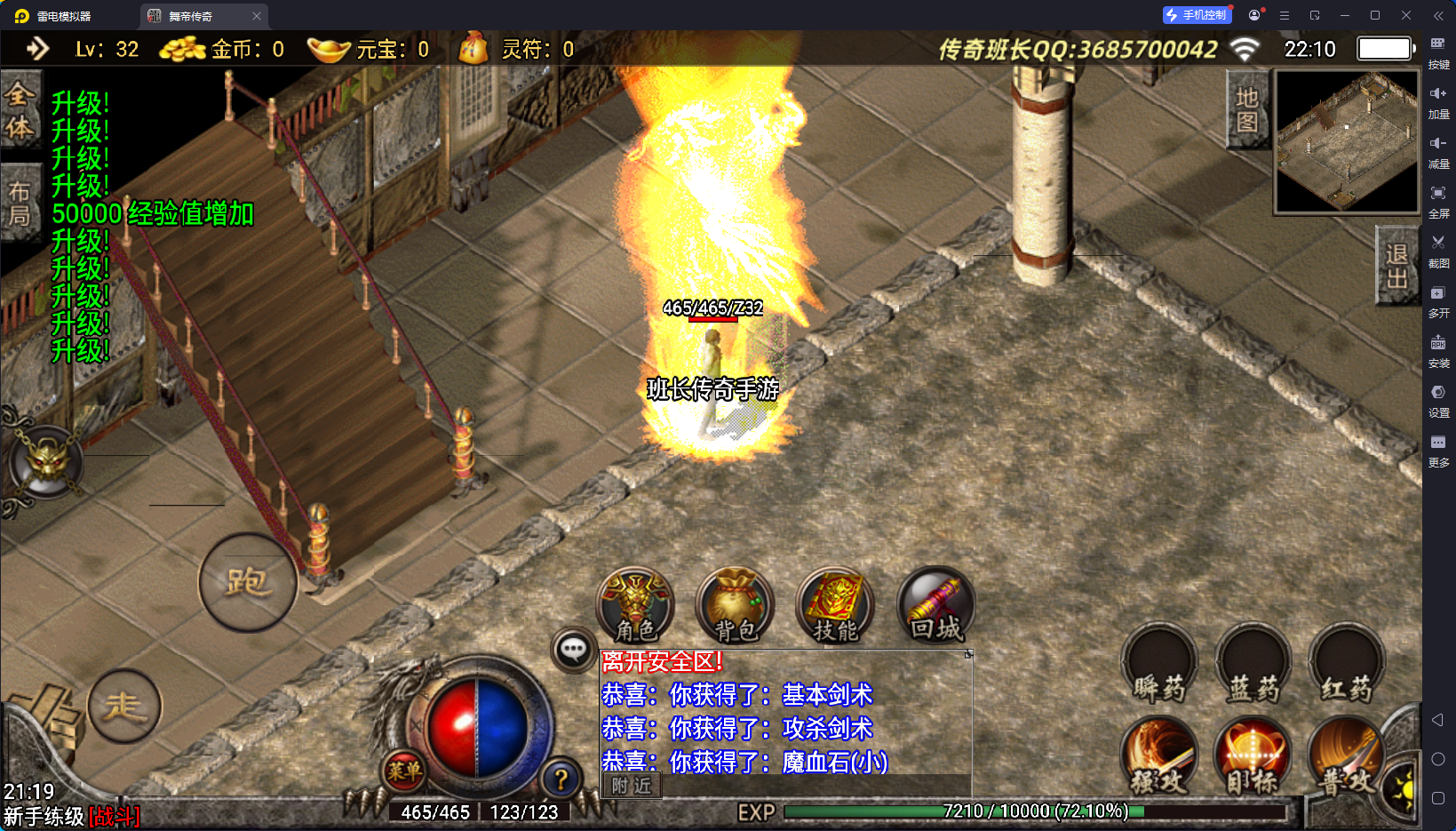This screenshot has height=831, width=1456.
Task: Open the 菜单 menu button
Action: 404,771
